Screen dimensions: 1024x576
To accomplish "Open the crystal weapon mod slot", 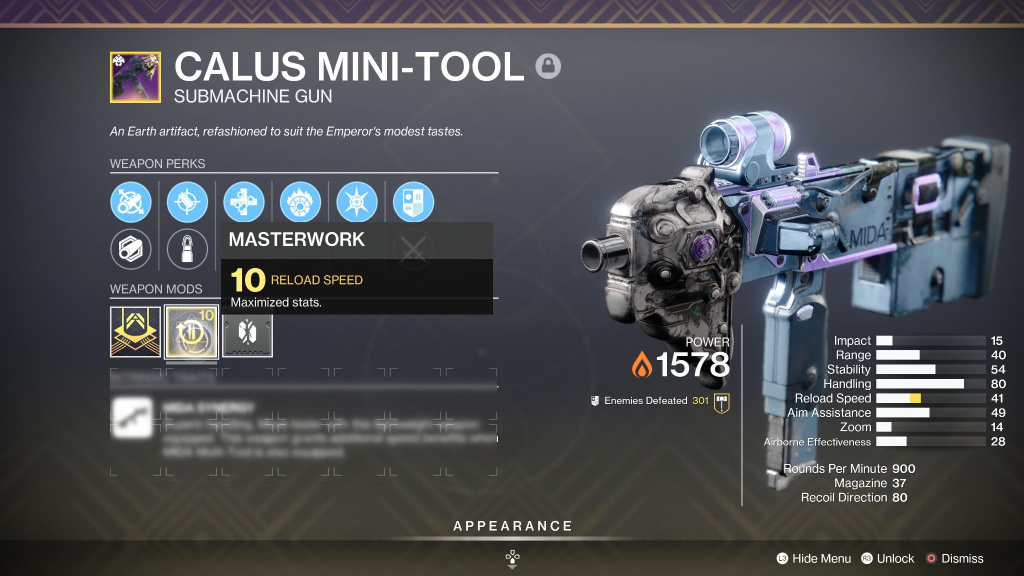I will click(247, 332).
